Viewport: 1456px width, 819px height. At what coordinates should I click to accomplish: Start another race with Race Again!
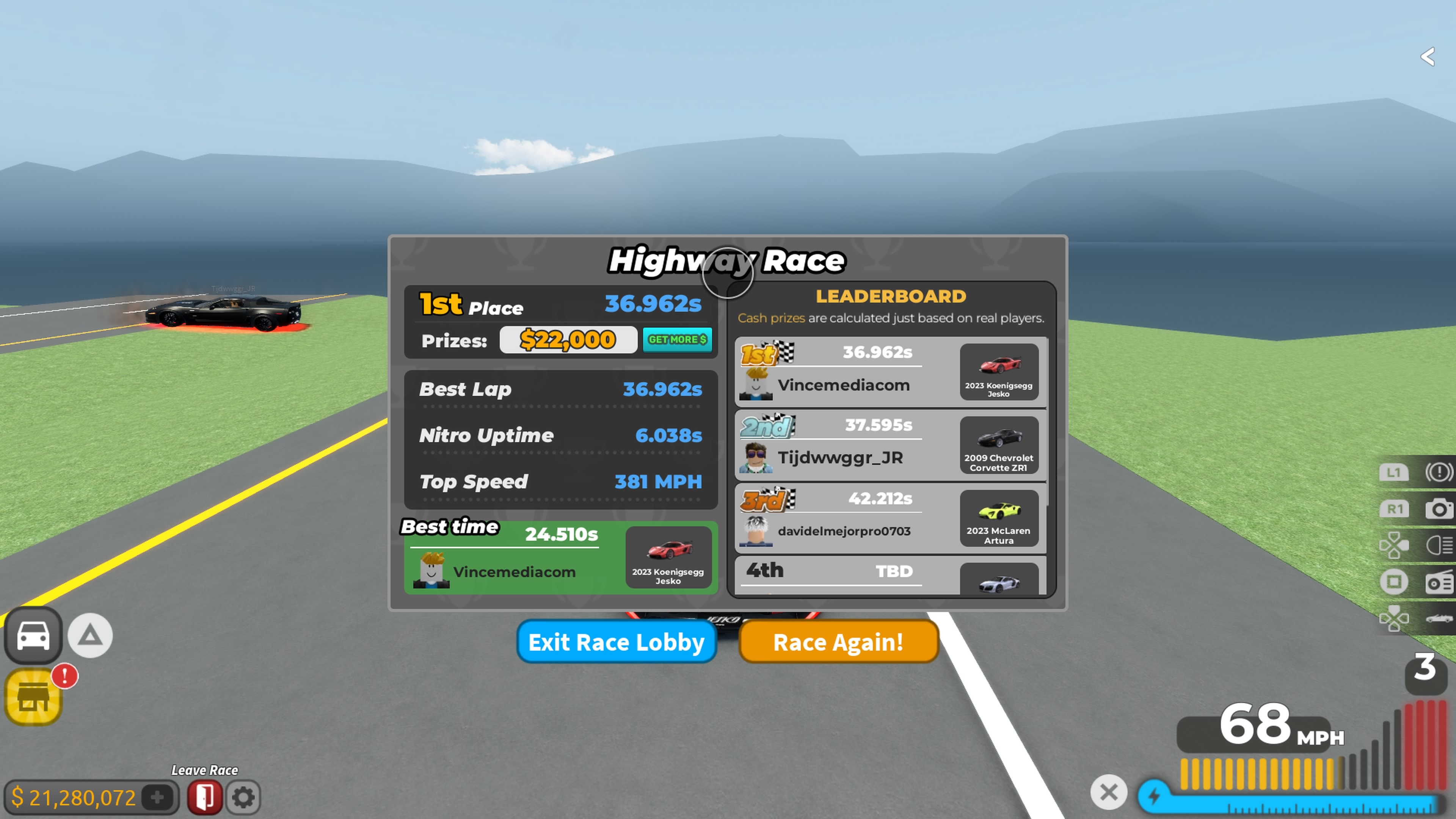[x=838, y=642]
